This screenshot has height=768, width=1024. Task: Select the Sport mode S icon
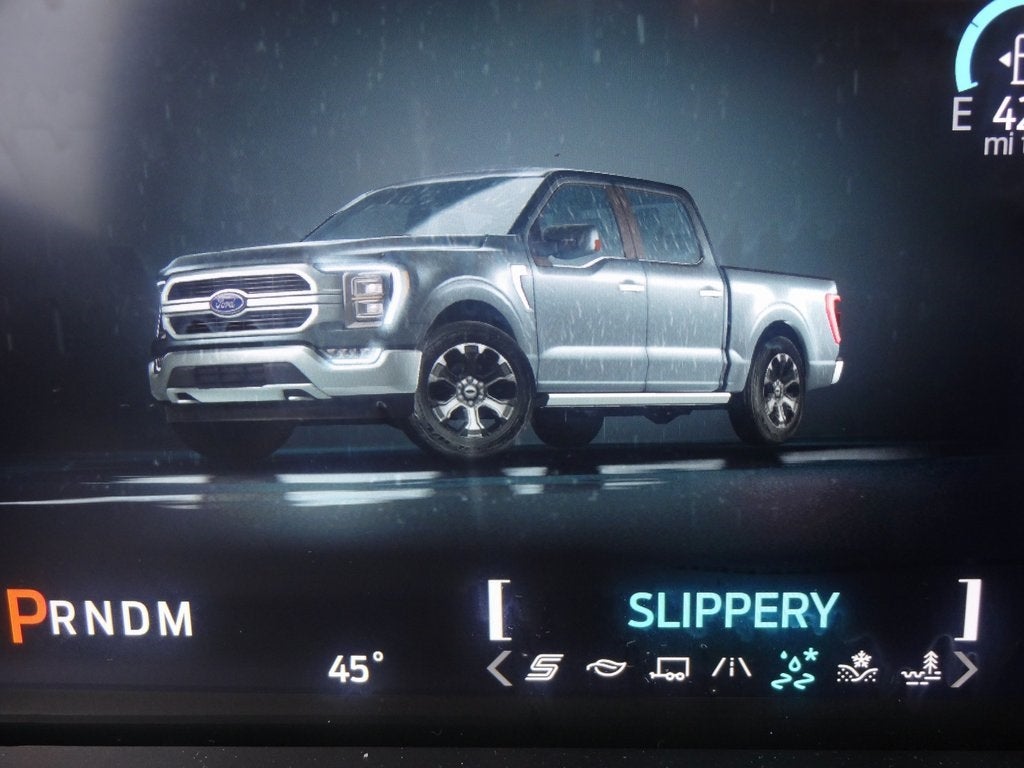tap(544, 668)
